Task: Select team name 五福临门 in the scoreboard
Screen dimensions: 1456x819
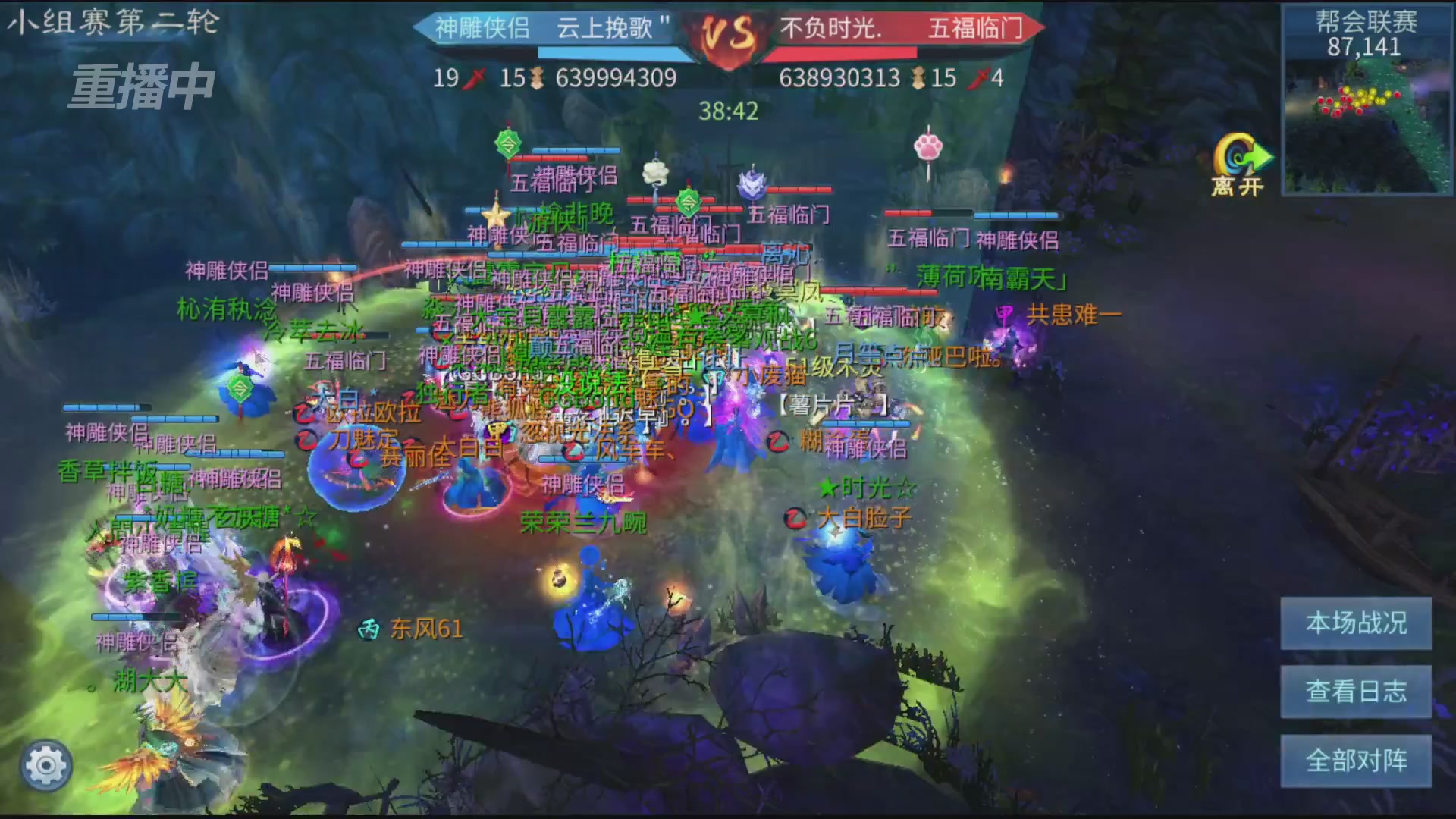Action: point(979,27)
